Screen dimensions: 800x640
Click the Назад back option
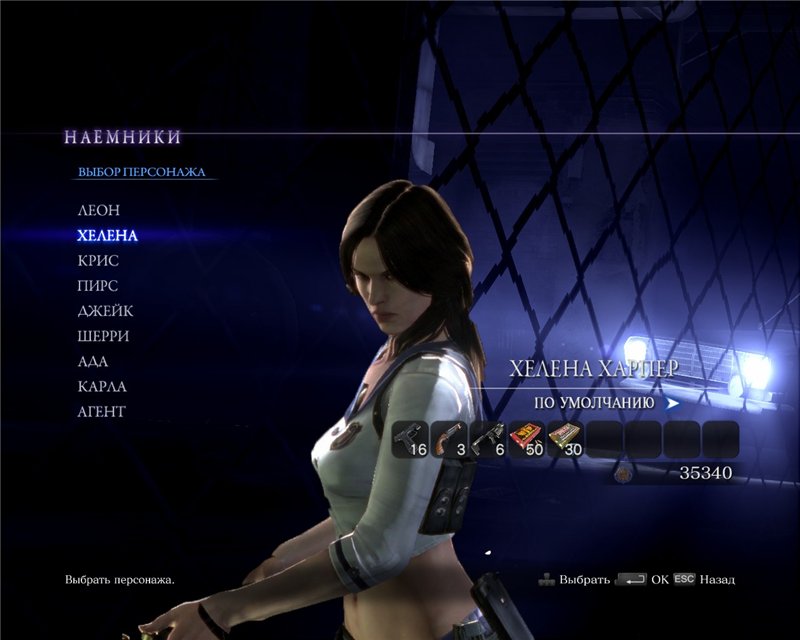pyautogui.click(x=716, y=579)
